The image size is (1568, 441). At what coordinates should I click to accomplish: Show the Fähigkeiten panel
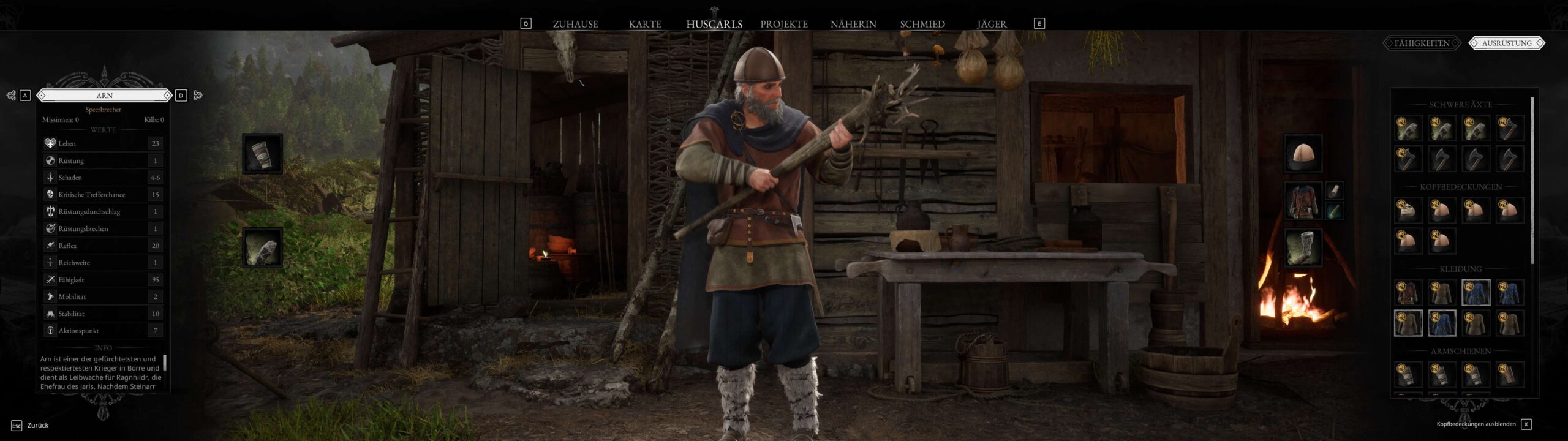(1422, 43)
